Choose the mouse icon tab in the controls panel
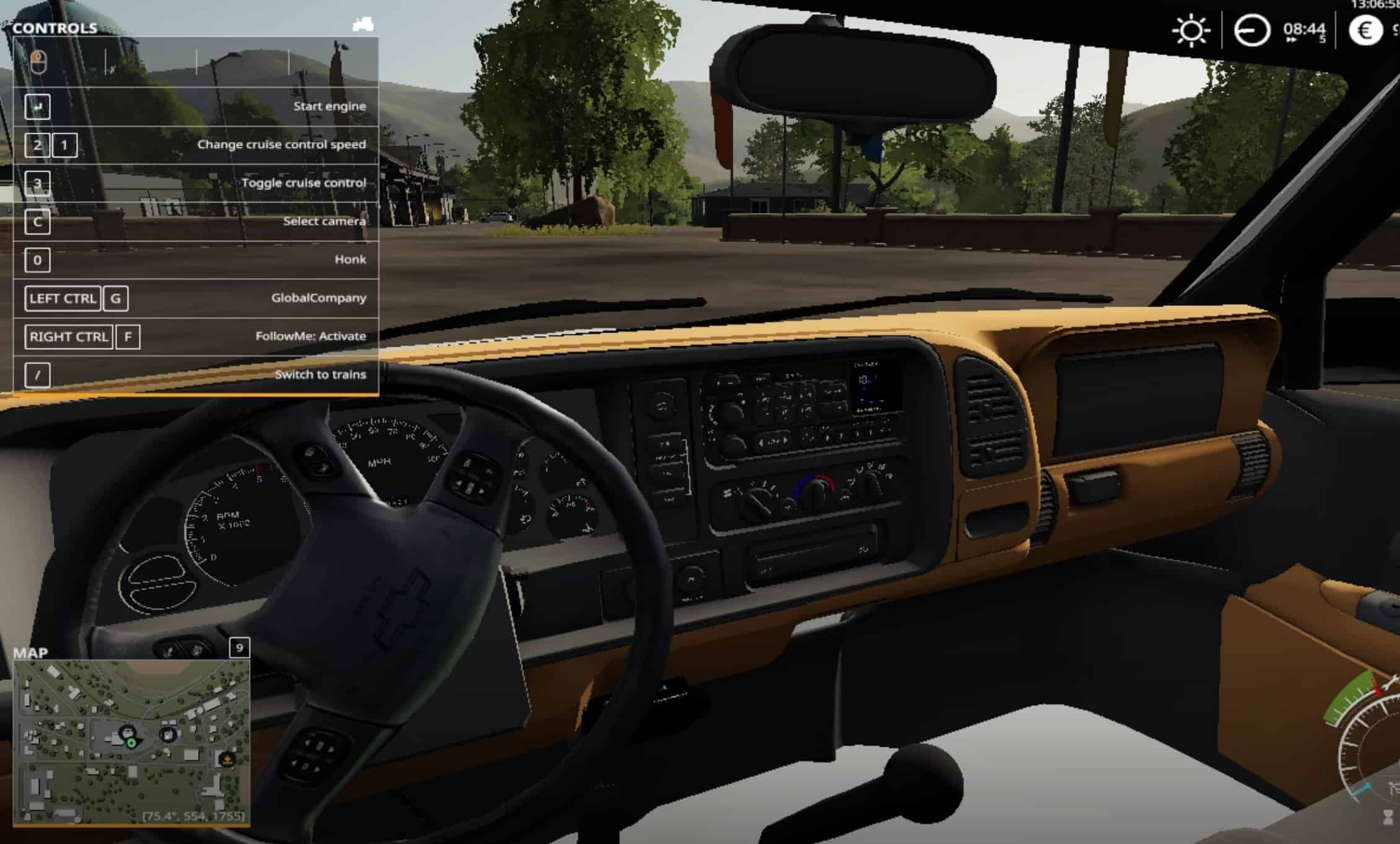This screenshot has width=1400, height=844. 38,62
